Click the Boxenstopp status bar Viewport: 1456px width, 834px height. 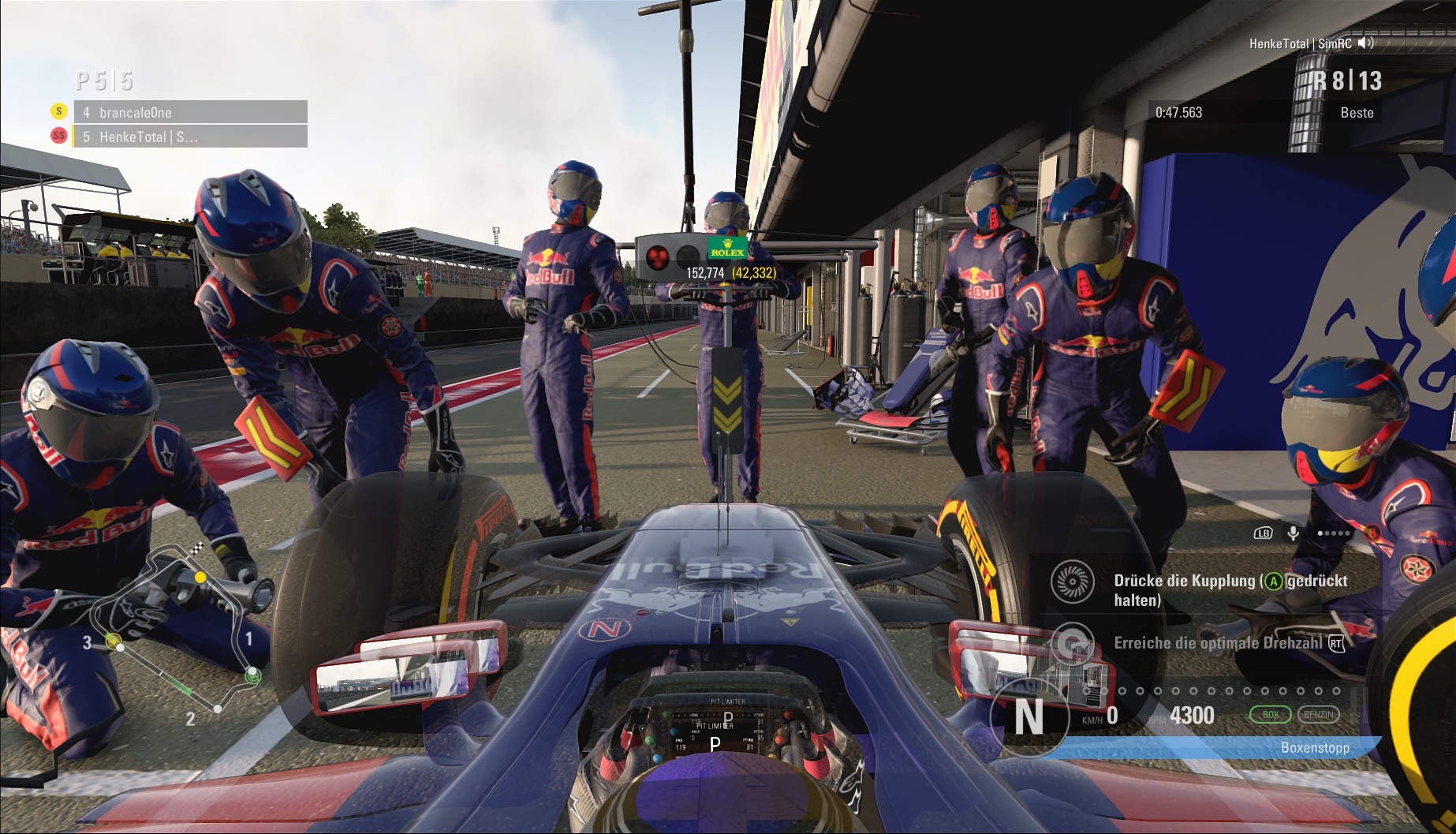(1215, 747)
